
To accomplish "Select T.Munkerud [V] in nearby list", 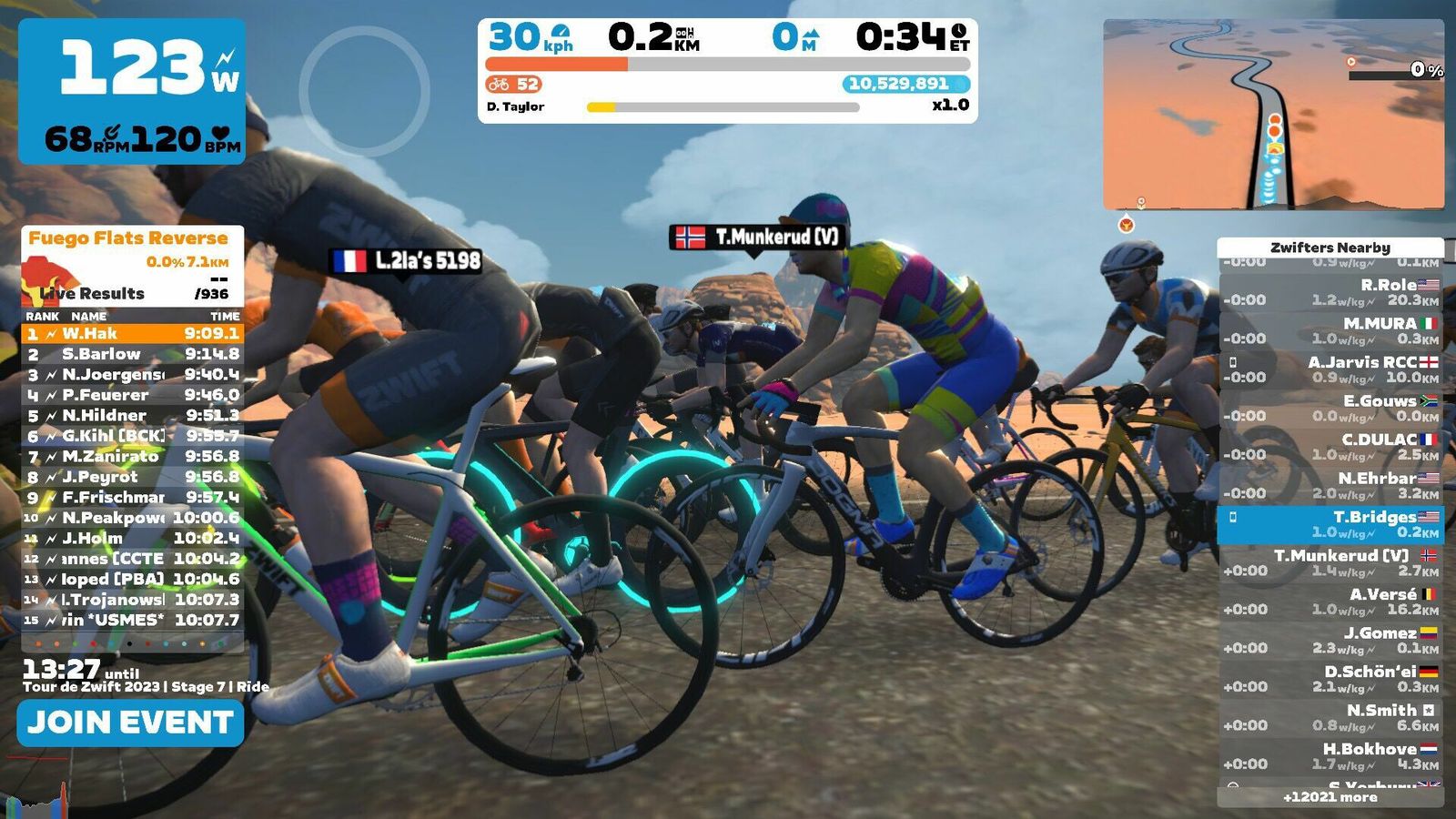I will (x=1330, y=562).
